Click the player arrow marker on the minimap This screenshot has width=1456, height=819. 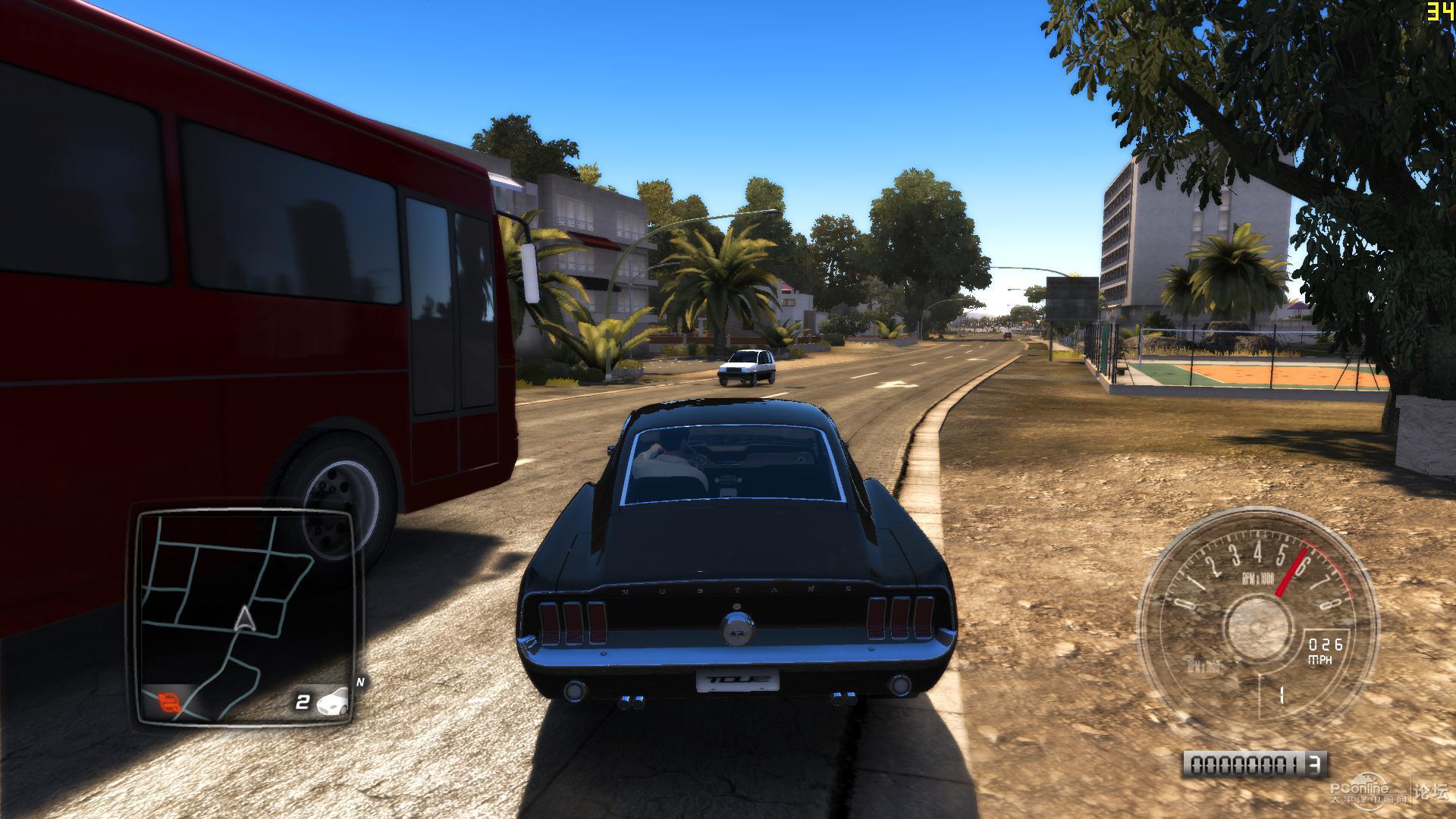(x=244, y=620)
